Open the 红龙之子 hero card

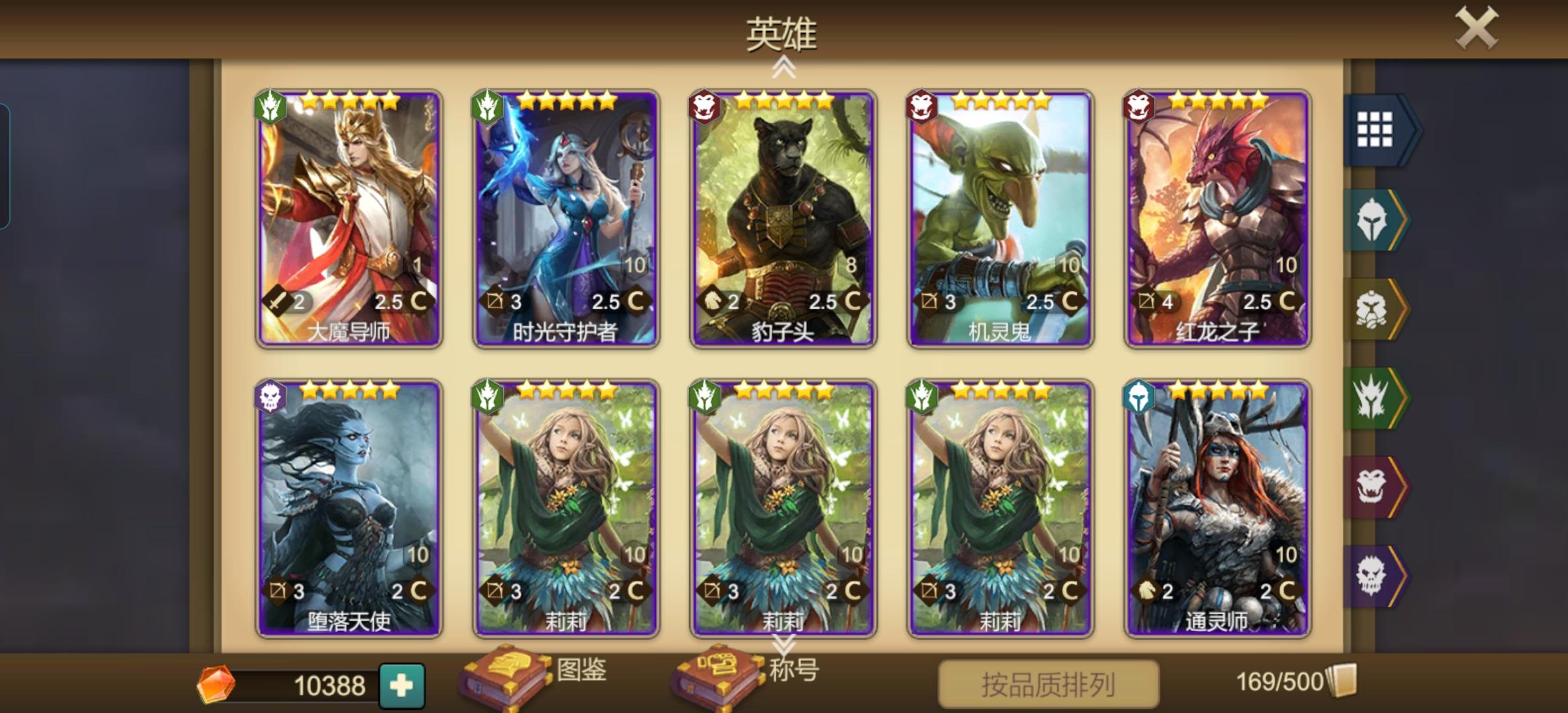coord(1216,218)
